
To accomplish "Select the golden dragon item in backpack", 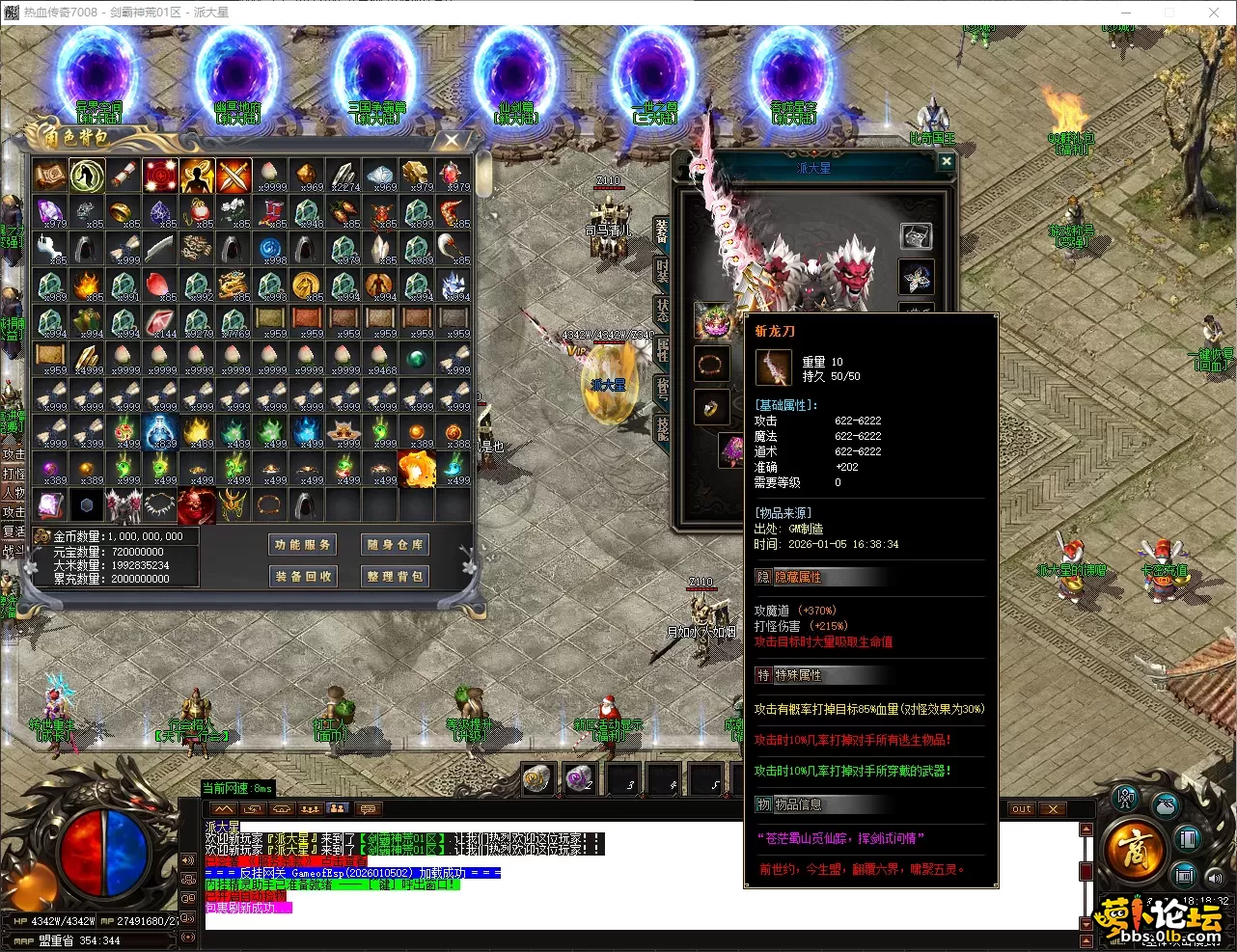I will (234, 285).
